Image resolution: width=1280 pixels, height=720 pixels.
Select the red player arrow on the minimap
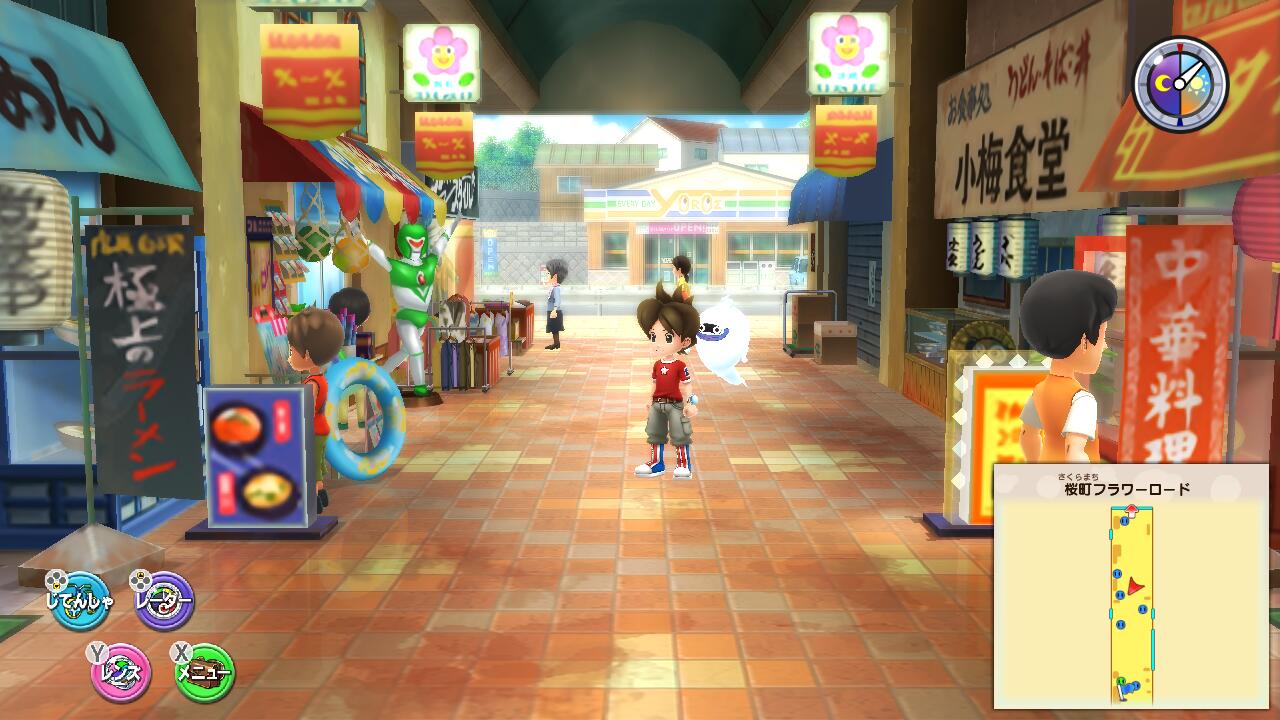point(1134,586)
